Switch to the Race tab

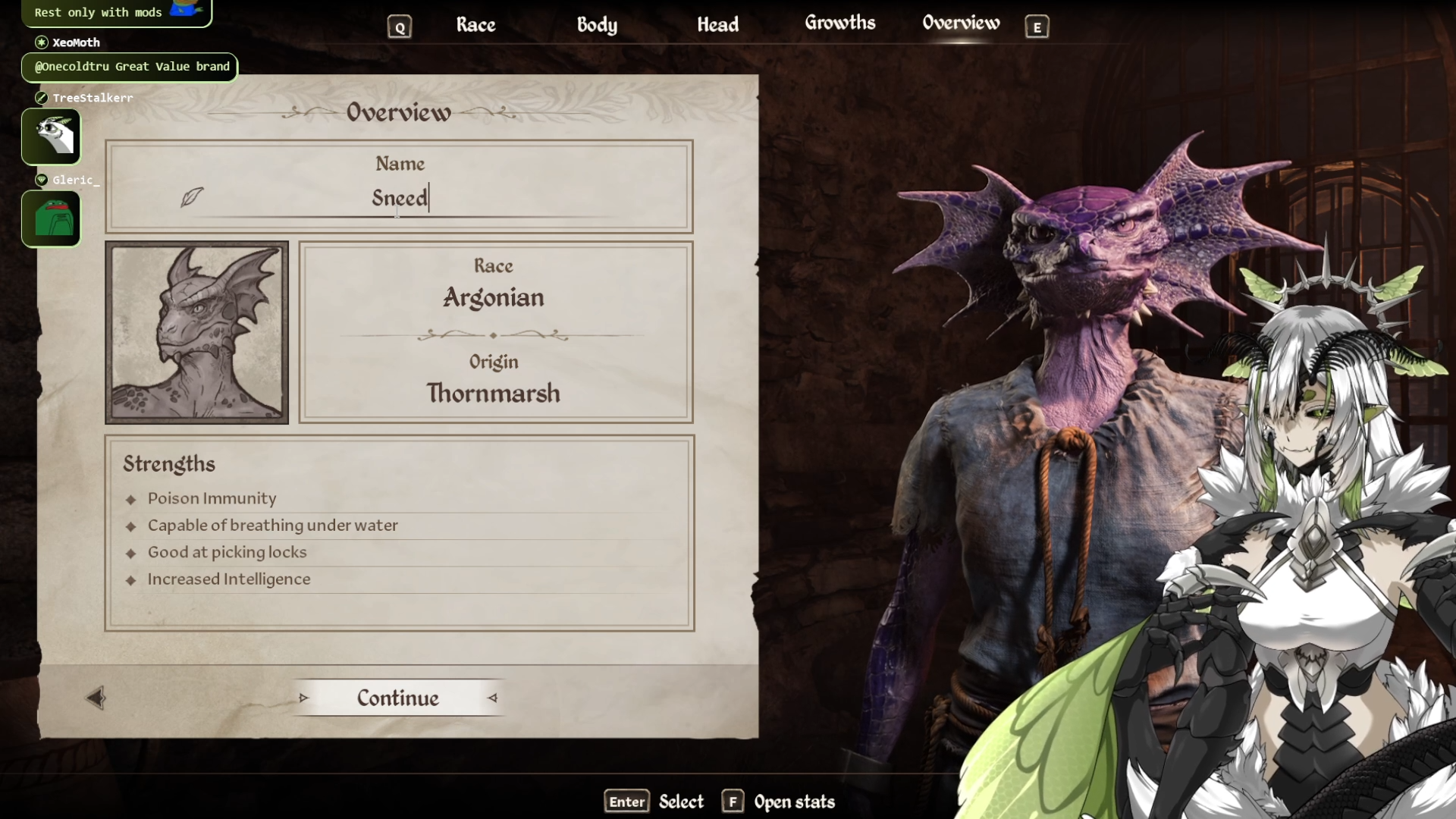pyautogui.click(x=475, y=25)
